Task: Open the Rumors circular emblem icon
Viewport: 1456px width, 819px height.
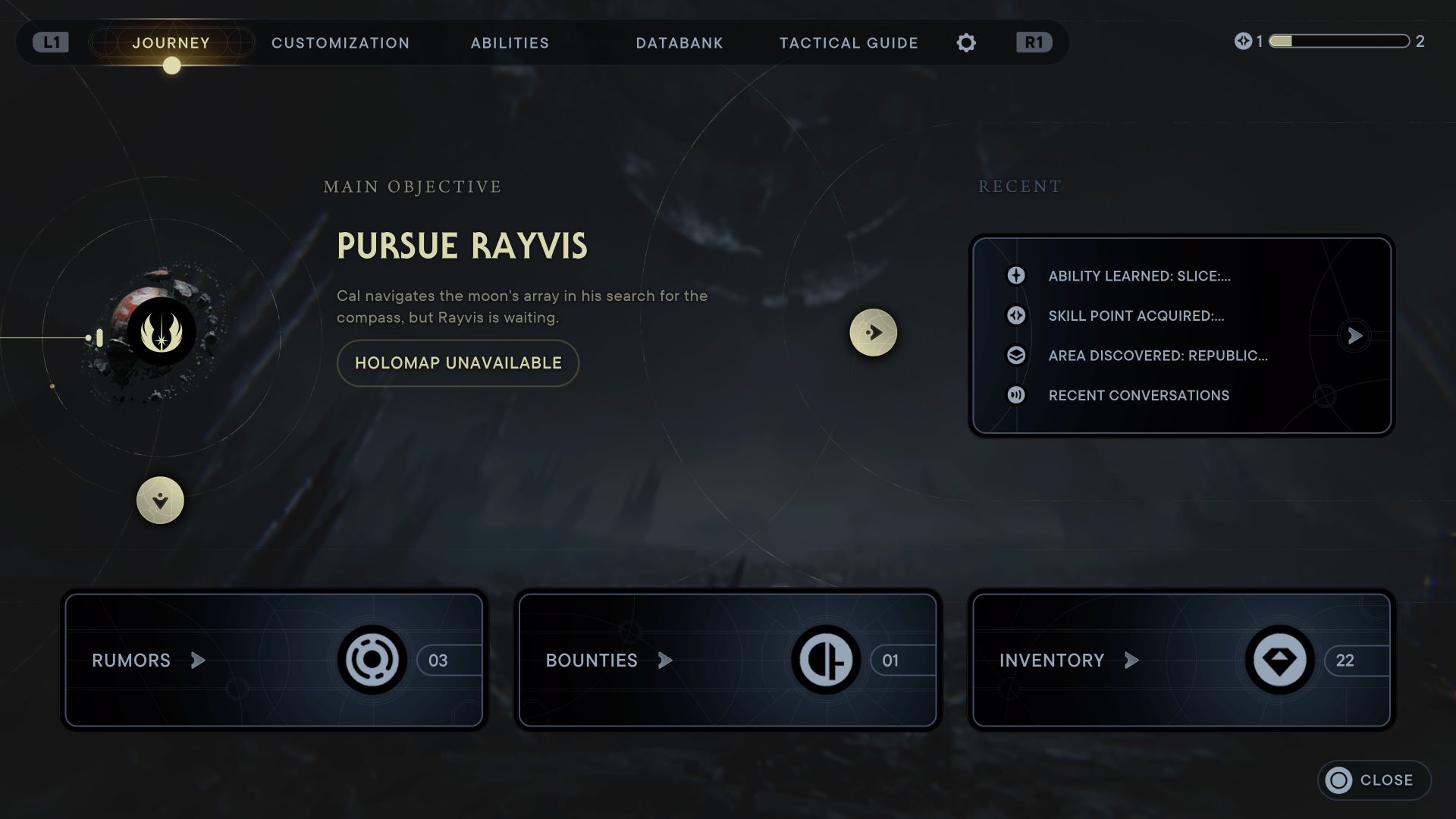Action: [373, 661]
